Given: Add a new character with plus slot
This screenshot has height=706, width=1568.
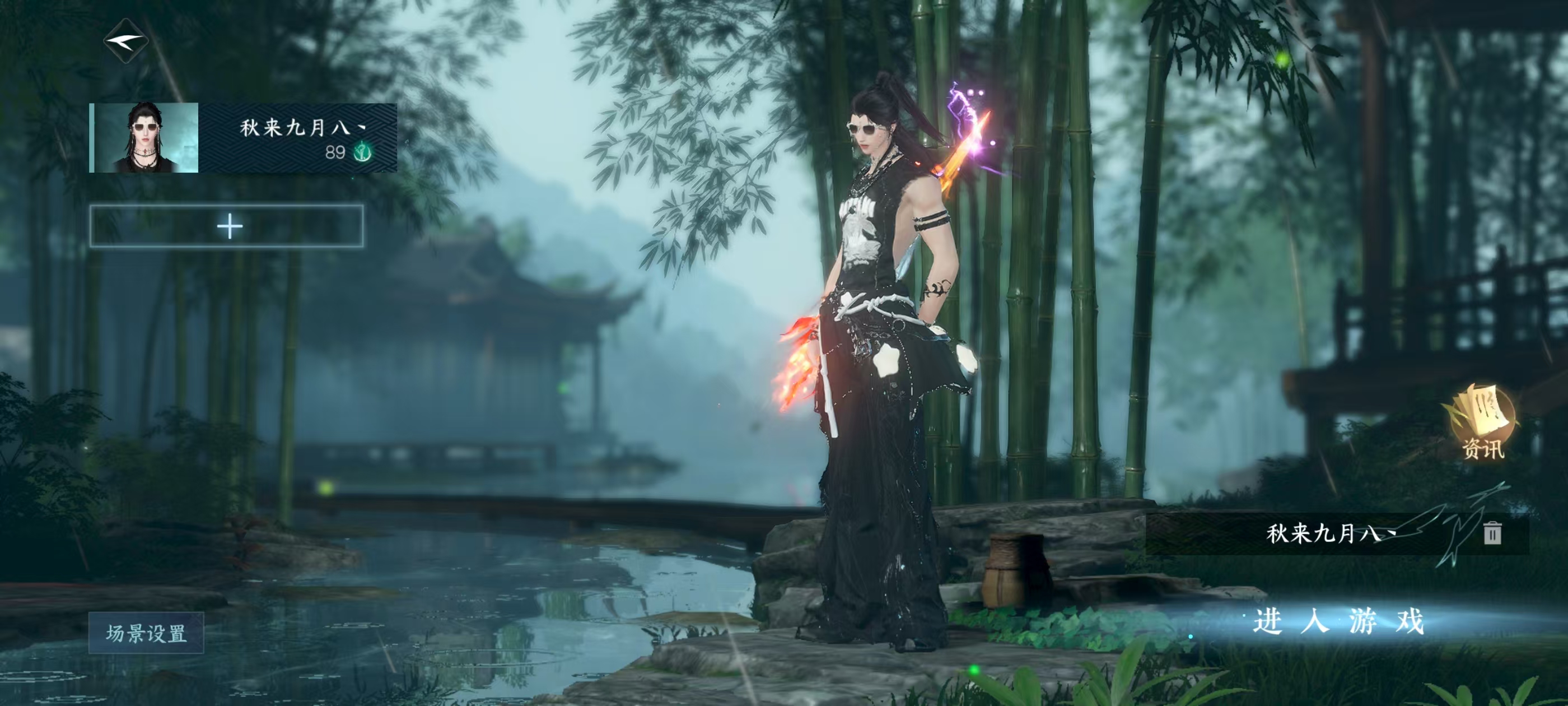Looking at the screenshot, I should point(227,226).
